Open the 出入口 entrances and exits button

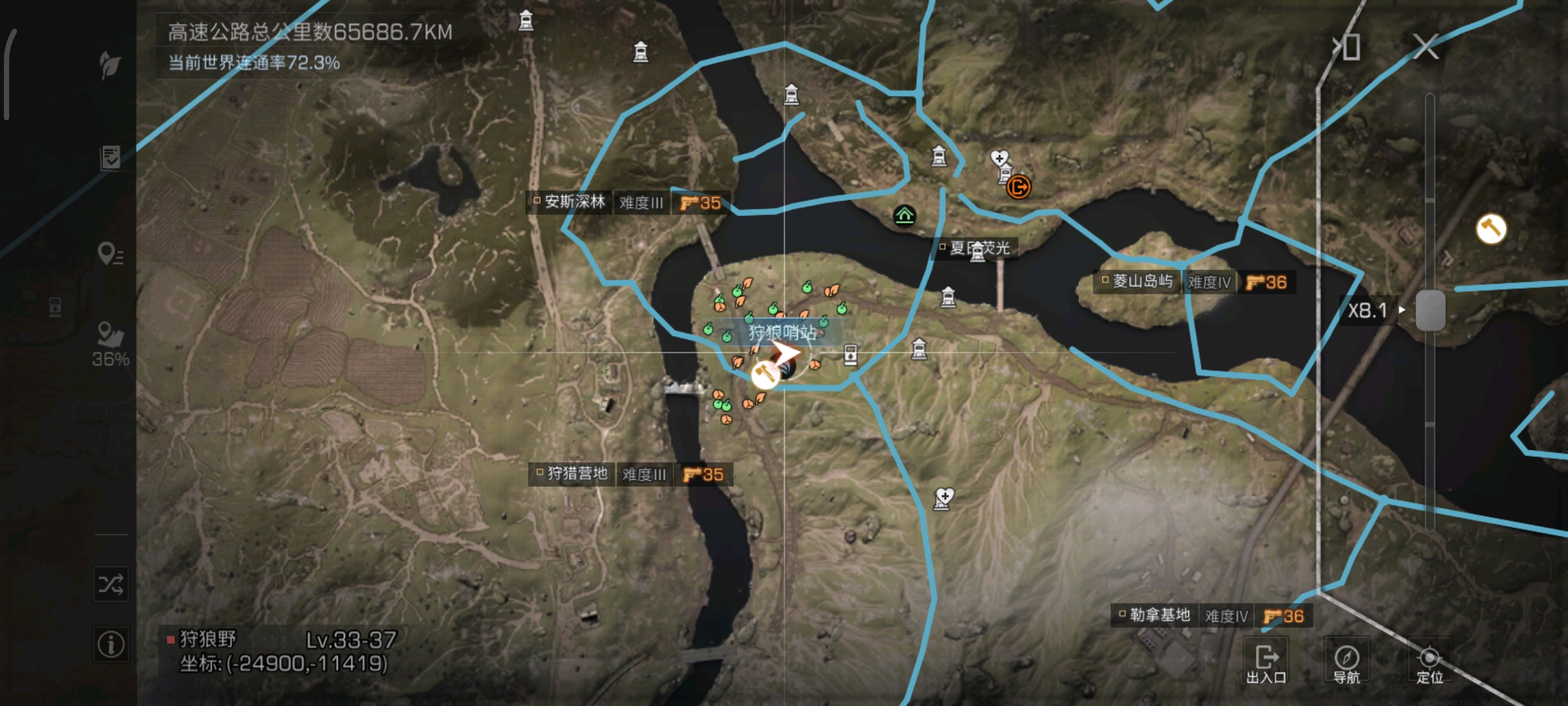point(1266,663)
